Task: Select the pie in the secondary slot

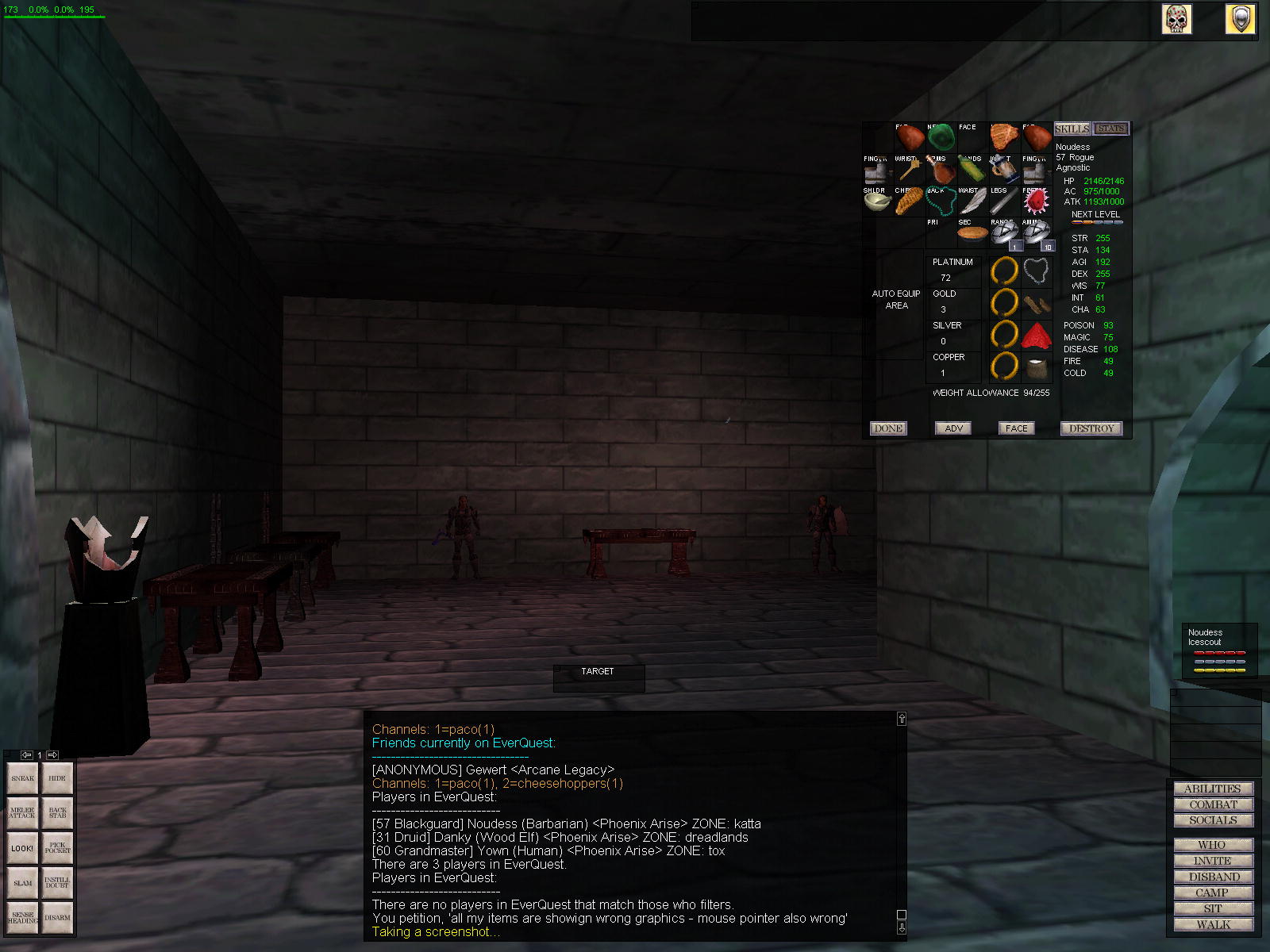Action: (972, 233)
